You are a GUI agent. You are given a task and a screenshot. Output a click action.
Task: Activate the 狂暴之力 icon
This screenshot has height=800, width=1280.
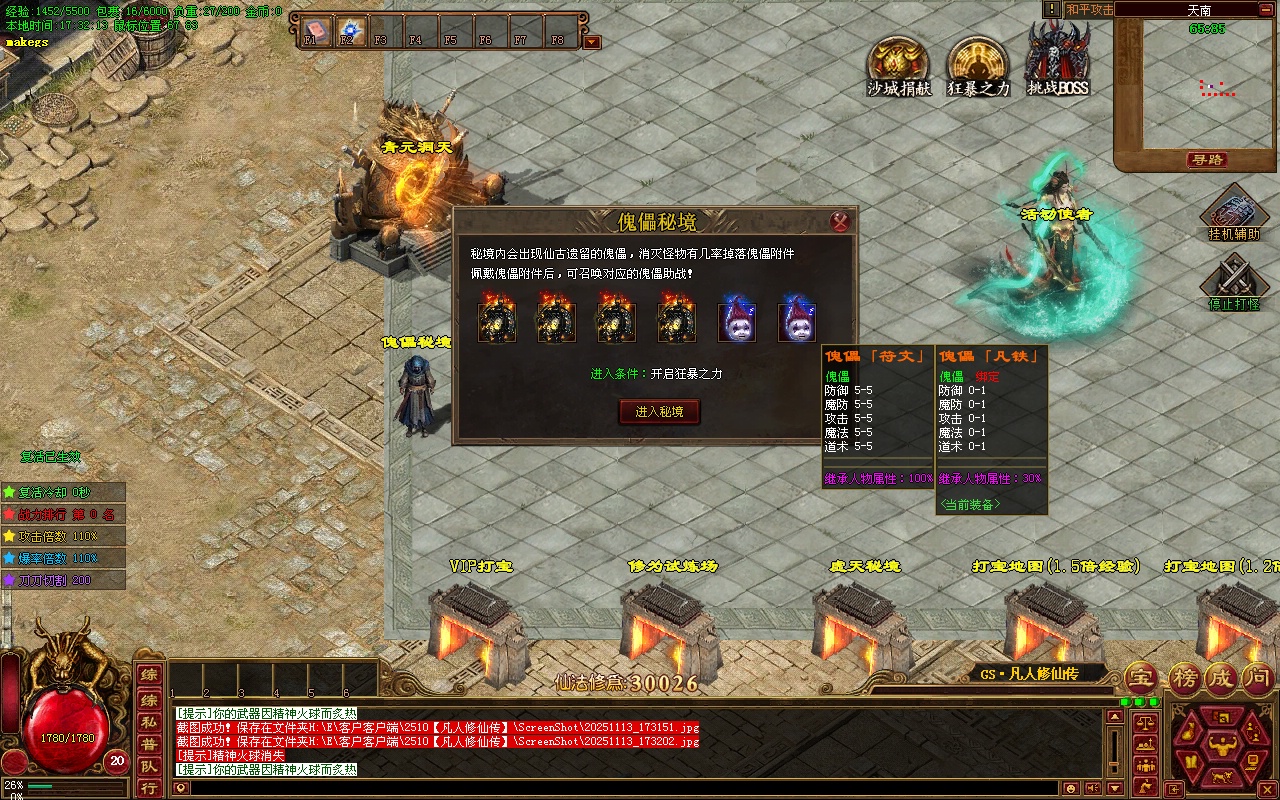(x=978, y=66)
